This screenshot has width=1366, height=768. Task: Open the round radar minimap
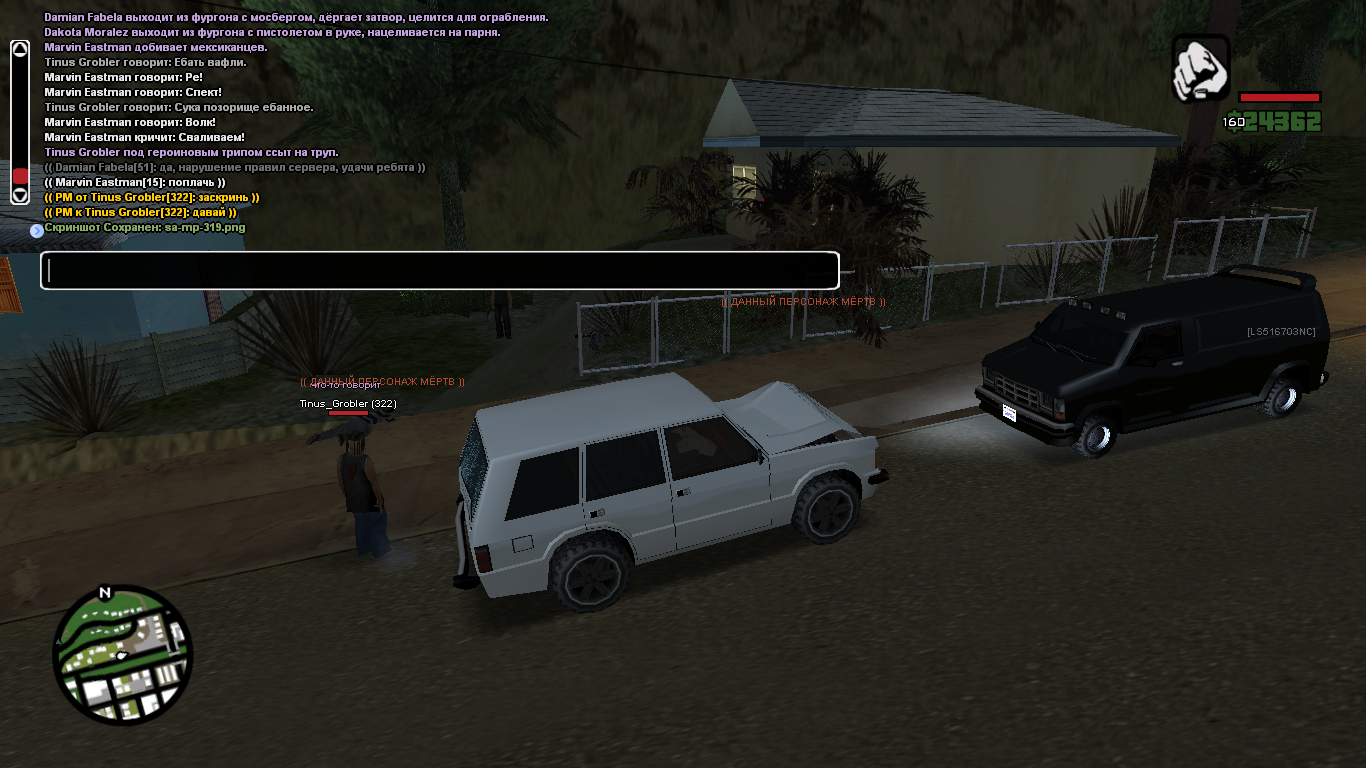[x=122, y=655]
